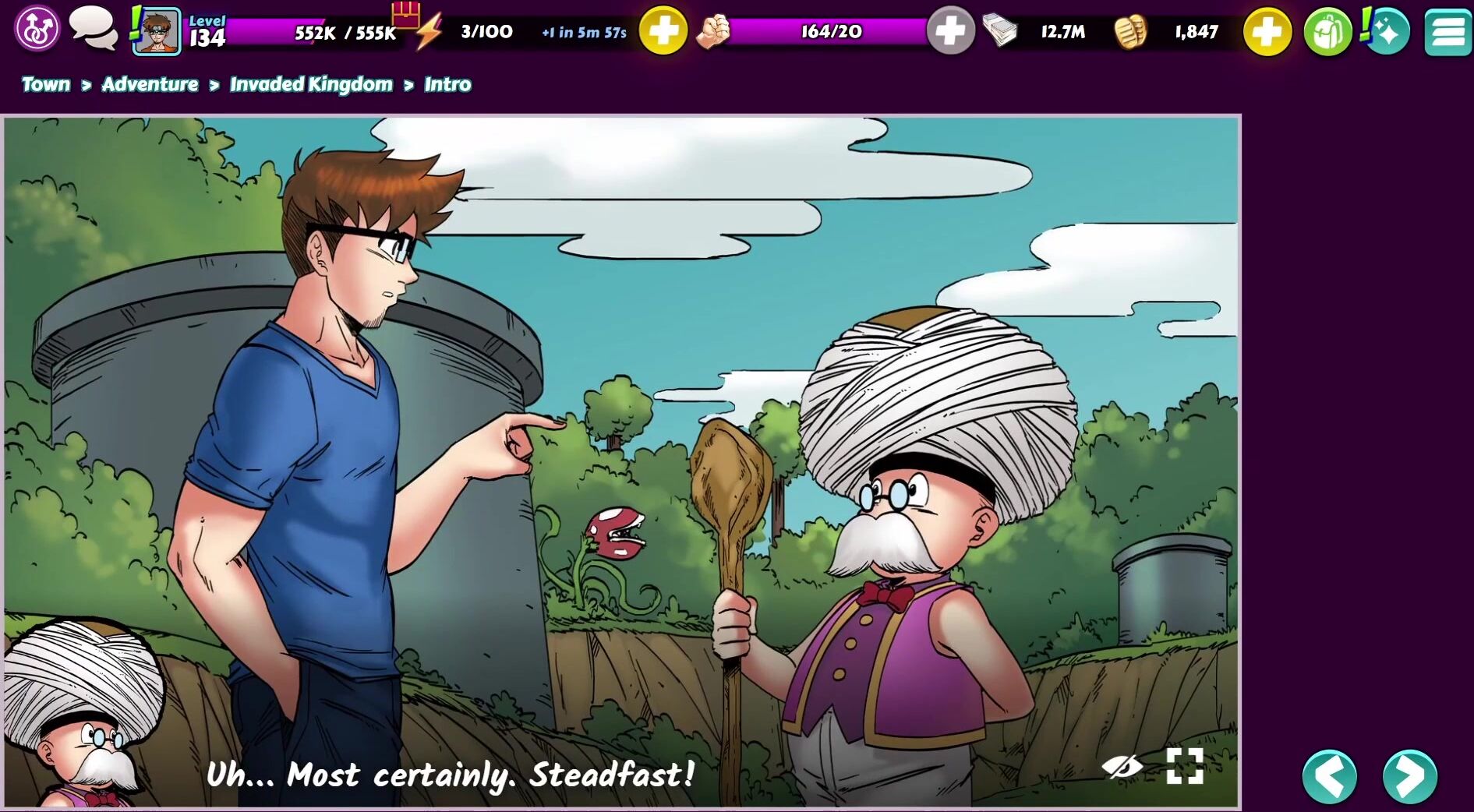Click the grey plus beside the fist bar
This screenshot has width=1474, height=812.
[950, 31]
